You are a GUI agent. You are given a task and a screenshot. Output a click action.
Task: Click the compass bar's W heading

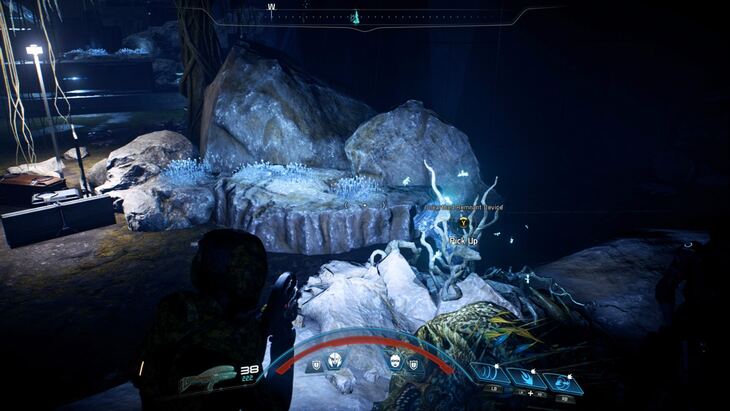point(271,7)
